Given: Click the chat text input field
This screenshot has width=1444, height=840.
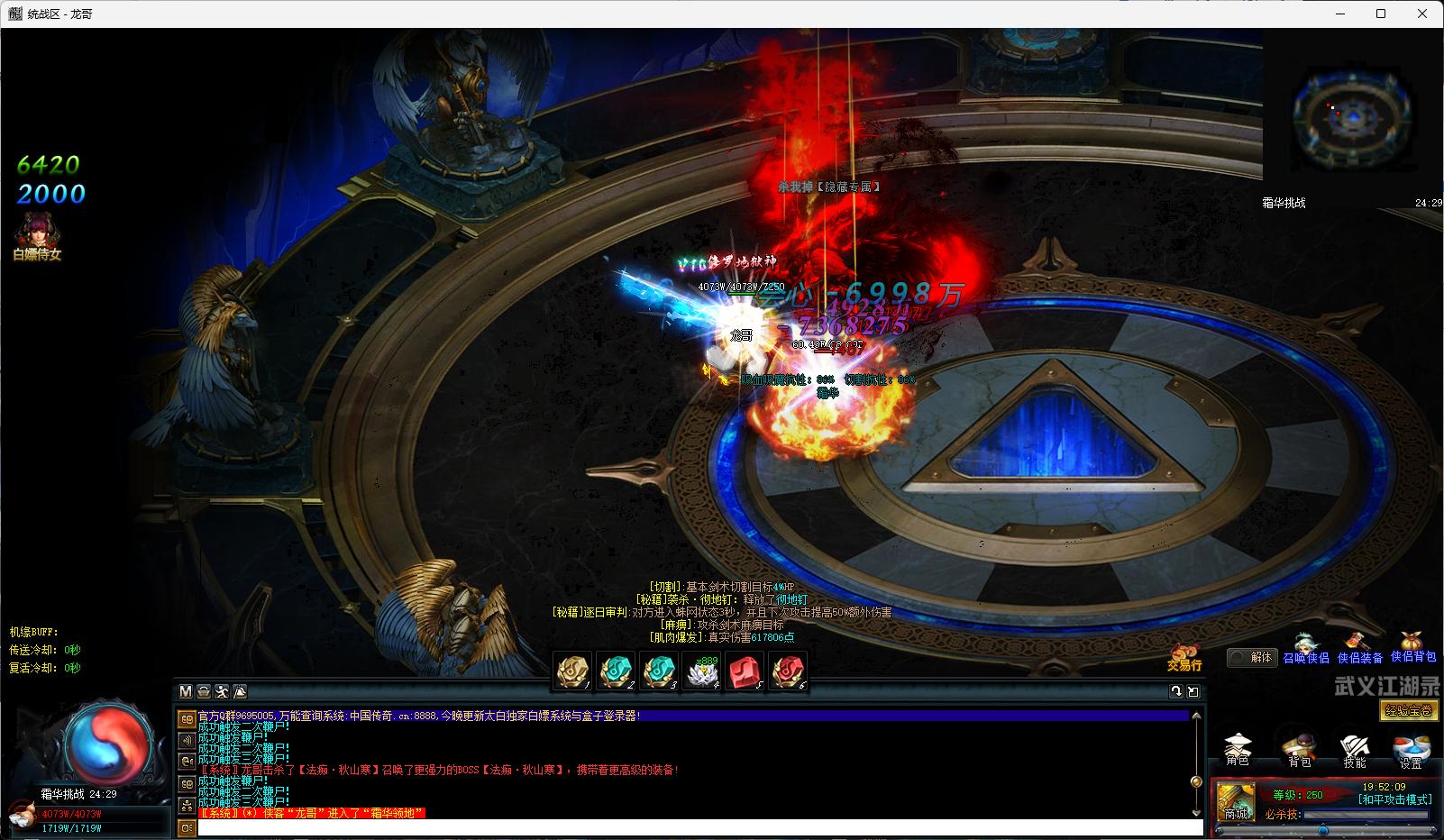Looking at the screenshot, I should pyautogui.click(x=699, y=827).
